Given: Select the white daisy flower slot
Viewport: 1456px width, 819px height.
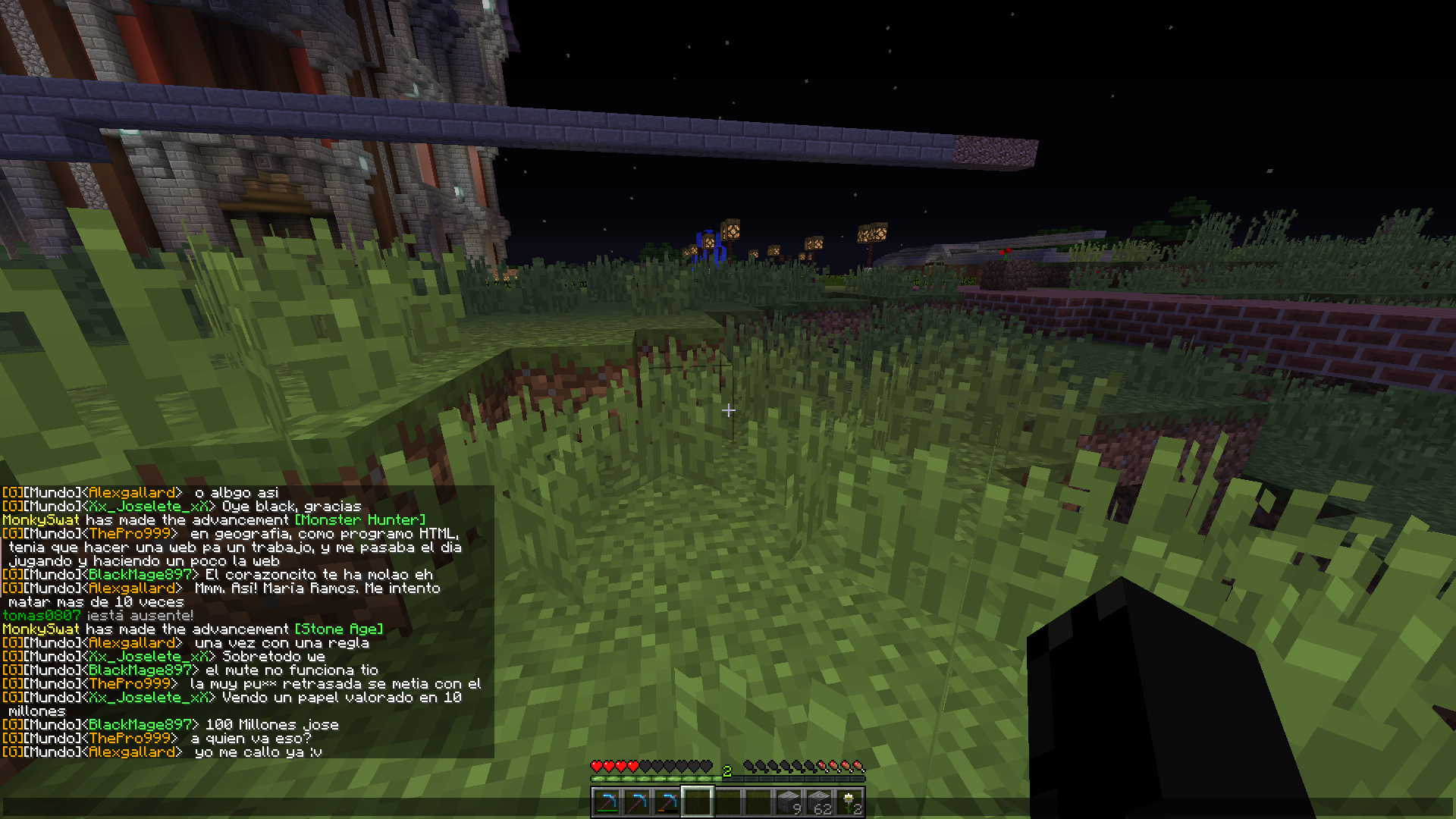Looking at the screenshot, I should [x=849, y=802].
